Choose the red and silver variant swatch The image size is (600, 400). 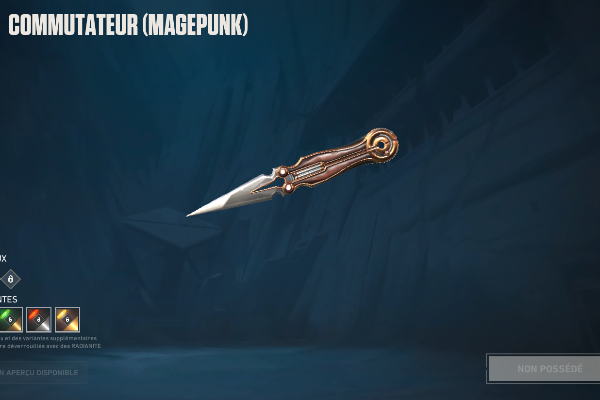[x=39, y=319]
